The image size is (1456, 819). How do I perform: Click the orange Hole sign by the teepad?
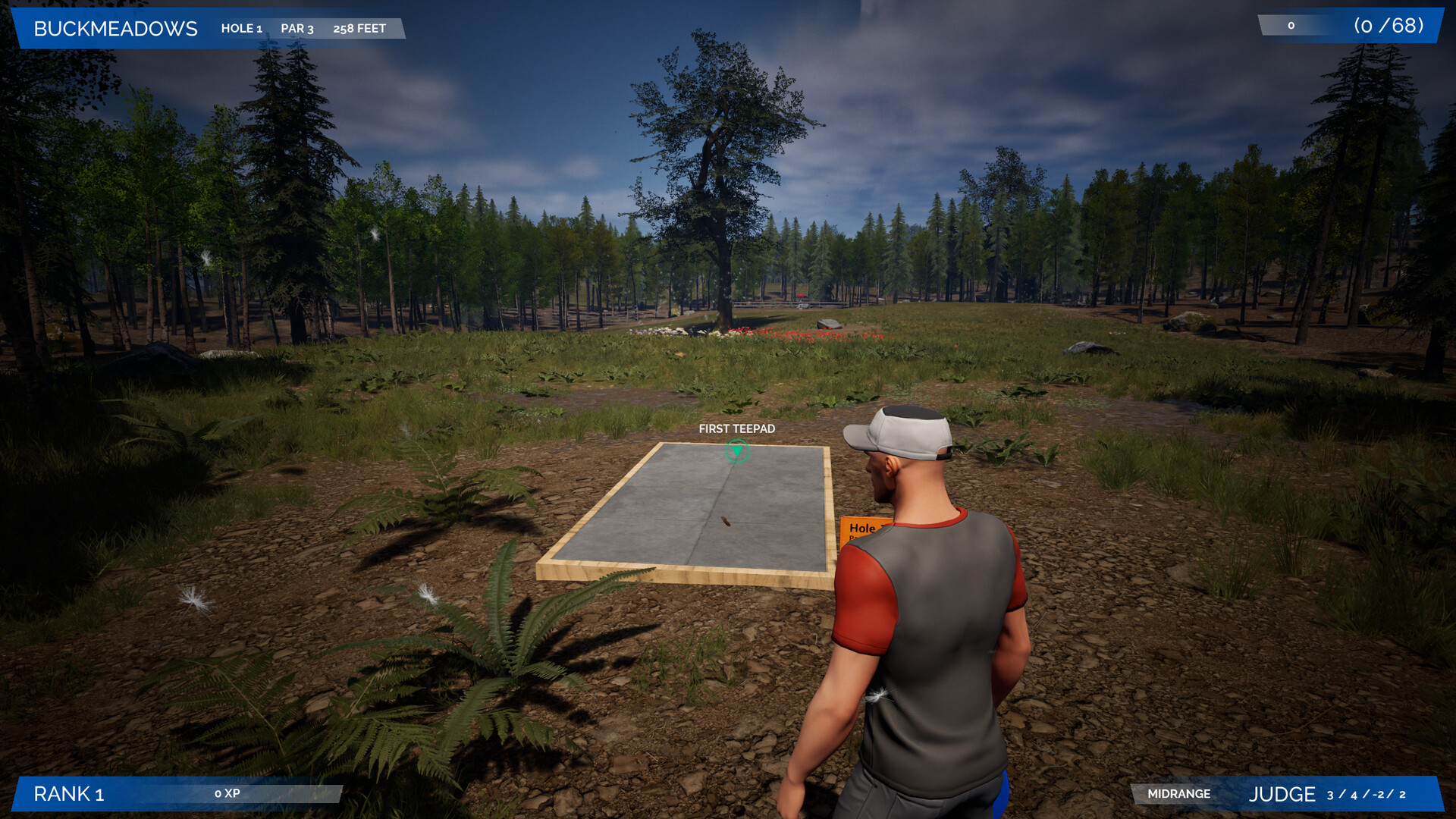pyautogui.click(x=861, y=530)
